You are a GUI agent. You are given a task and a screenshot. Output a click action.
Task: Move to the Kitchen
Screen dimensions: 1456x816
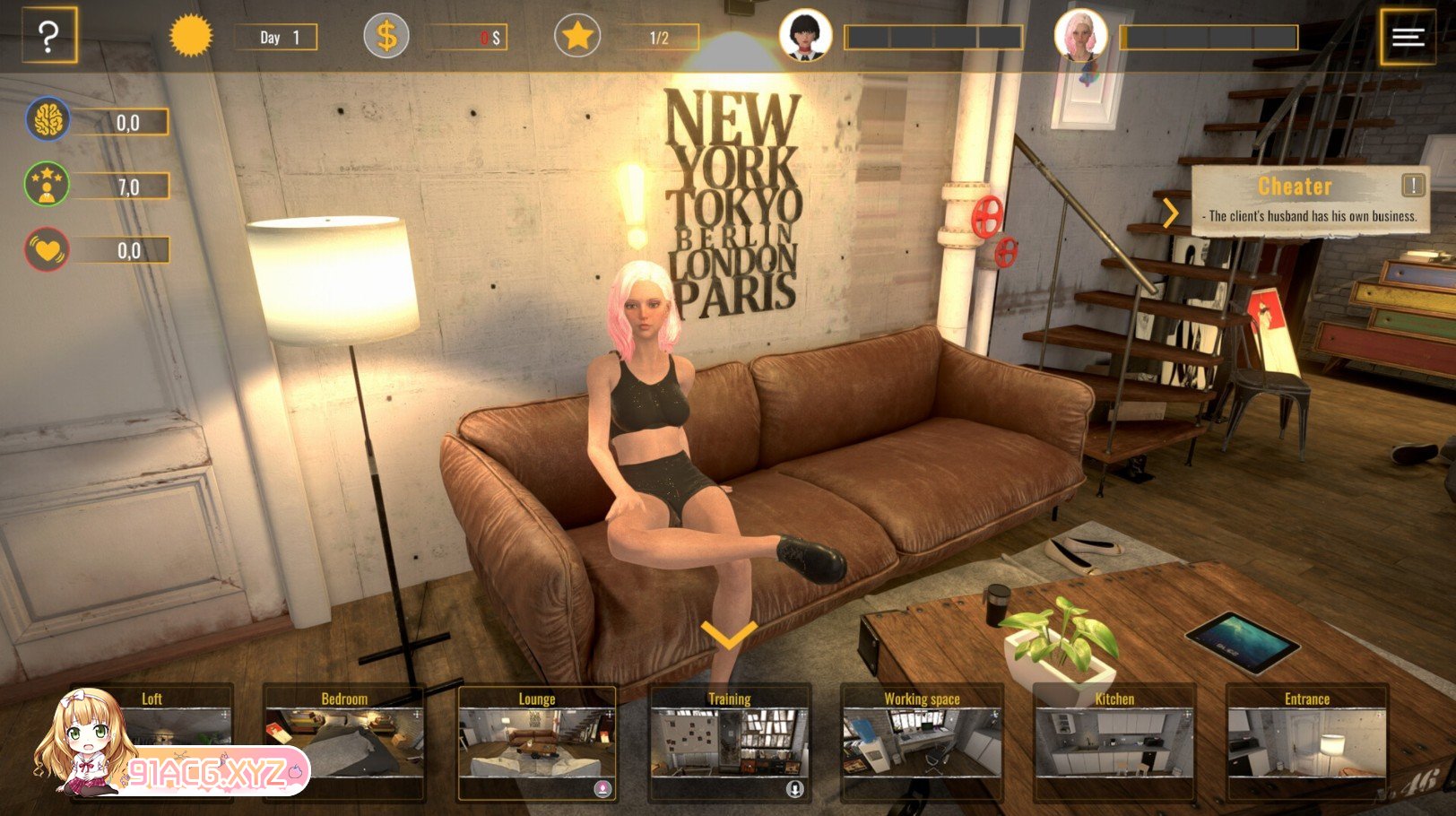1114,742
